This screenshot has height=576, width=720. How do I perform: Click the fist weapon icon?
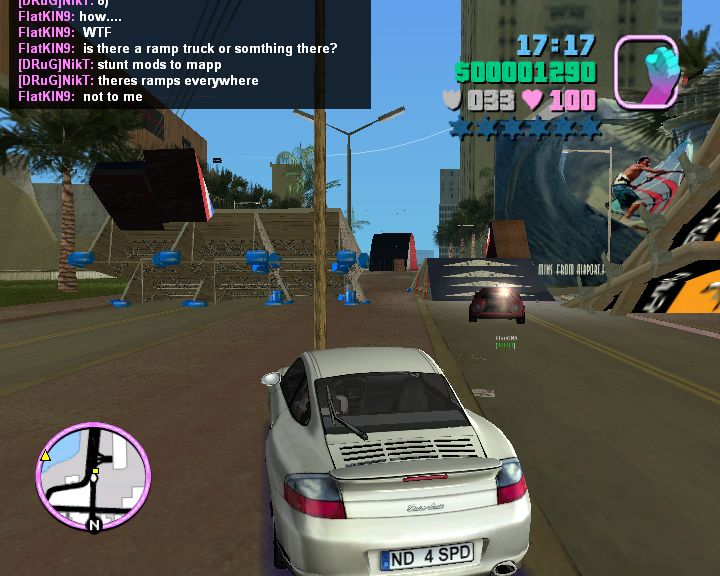click(646, 71)
